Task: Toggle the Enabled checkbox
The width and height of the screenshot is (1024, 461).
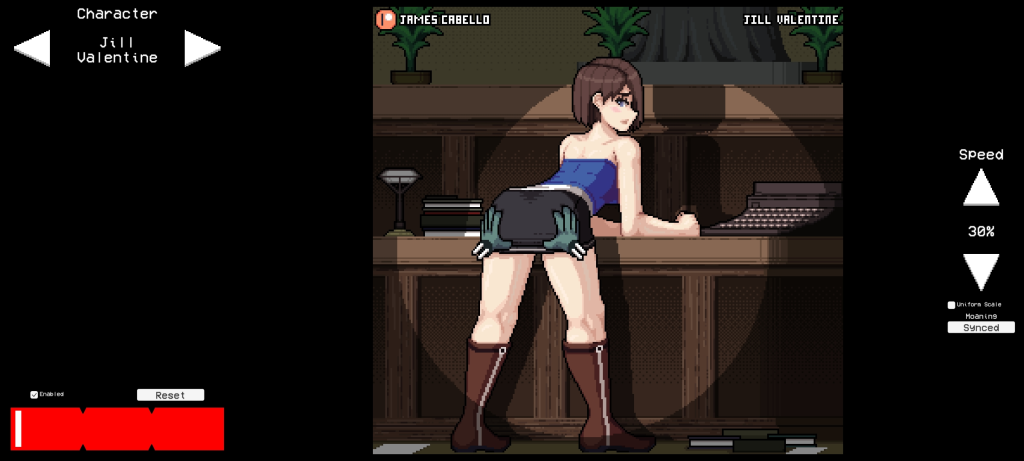Action: 34,394
